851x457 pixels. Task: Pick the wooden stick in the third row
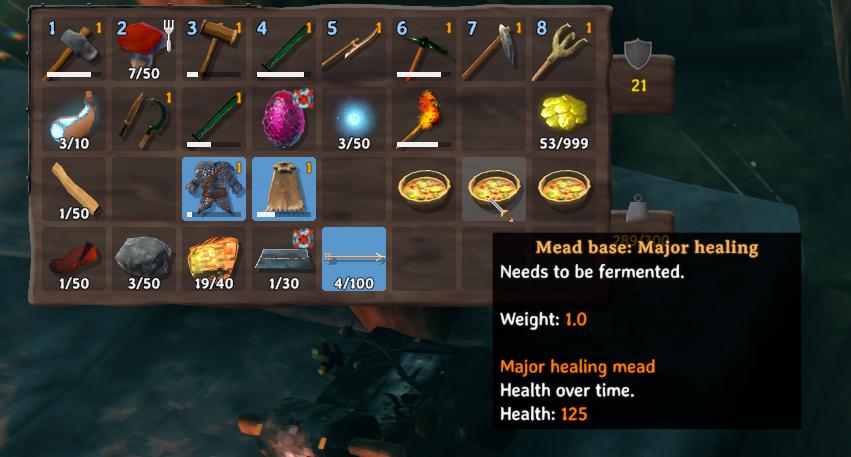(74, 189)
